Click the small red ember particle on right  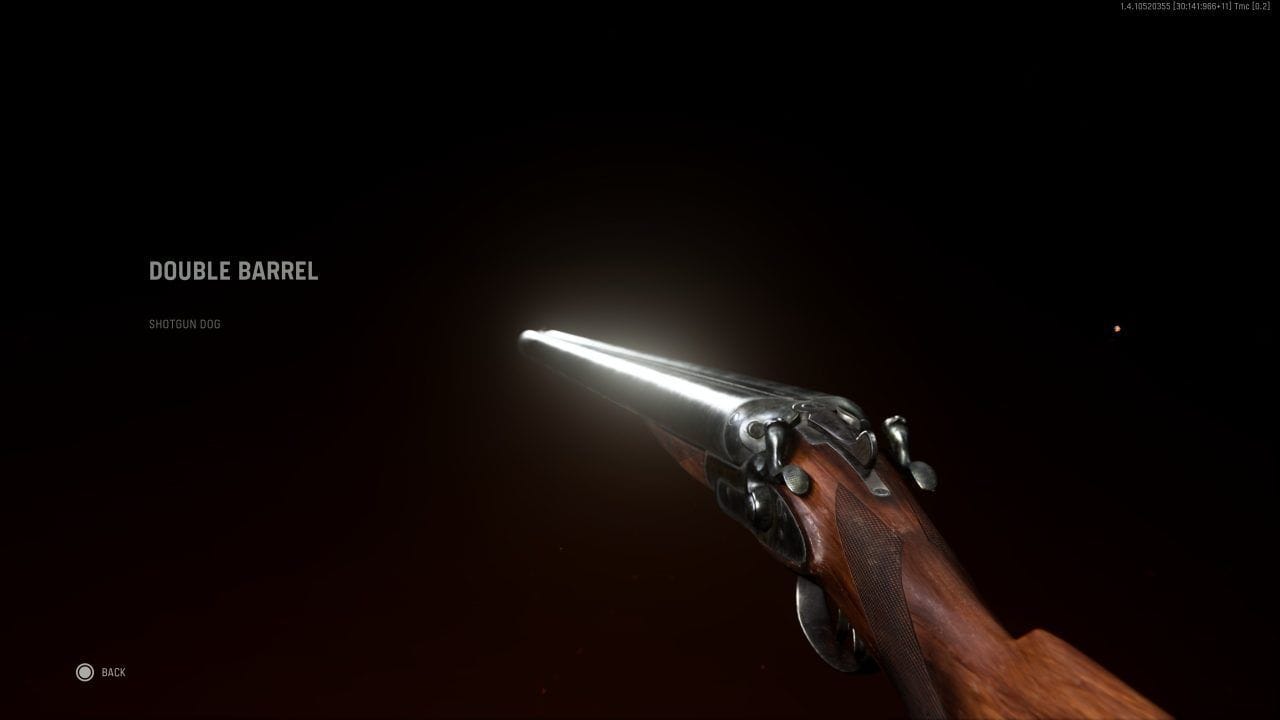pyautogui.click(x=1117, y=327)
